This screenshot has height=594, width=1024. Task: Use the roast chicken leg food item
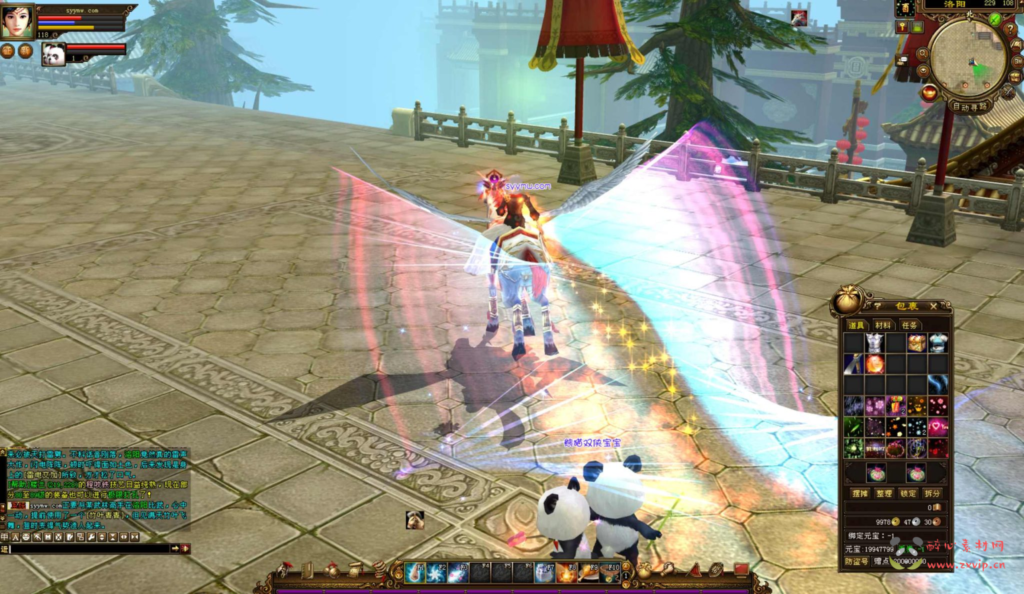(x=588, y=573)
